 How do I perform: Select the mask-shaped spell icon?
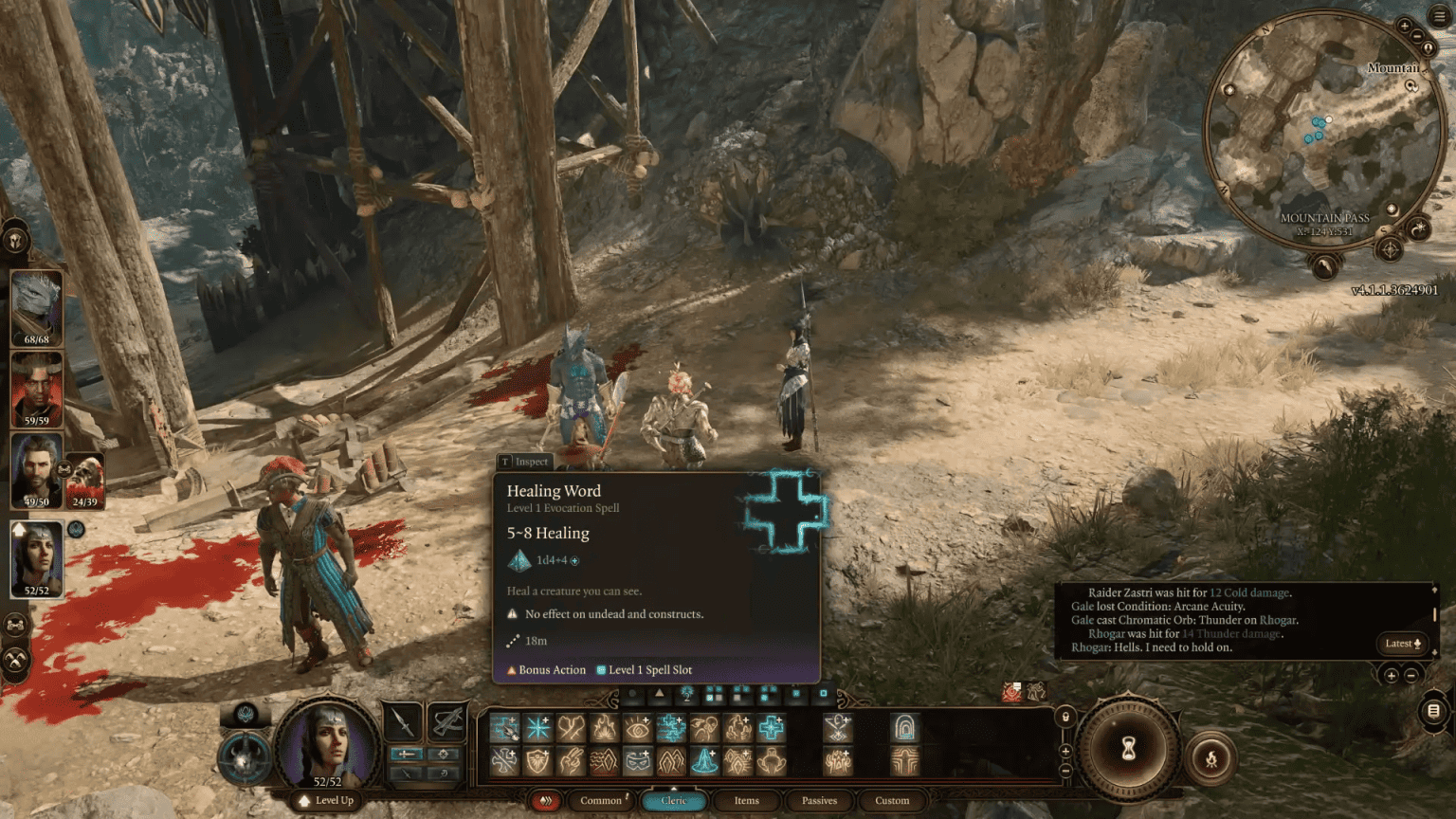(640, 761)
